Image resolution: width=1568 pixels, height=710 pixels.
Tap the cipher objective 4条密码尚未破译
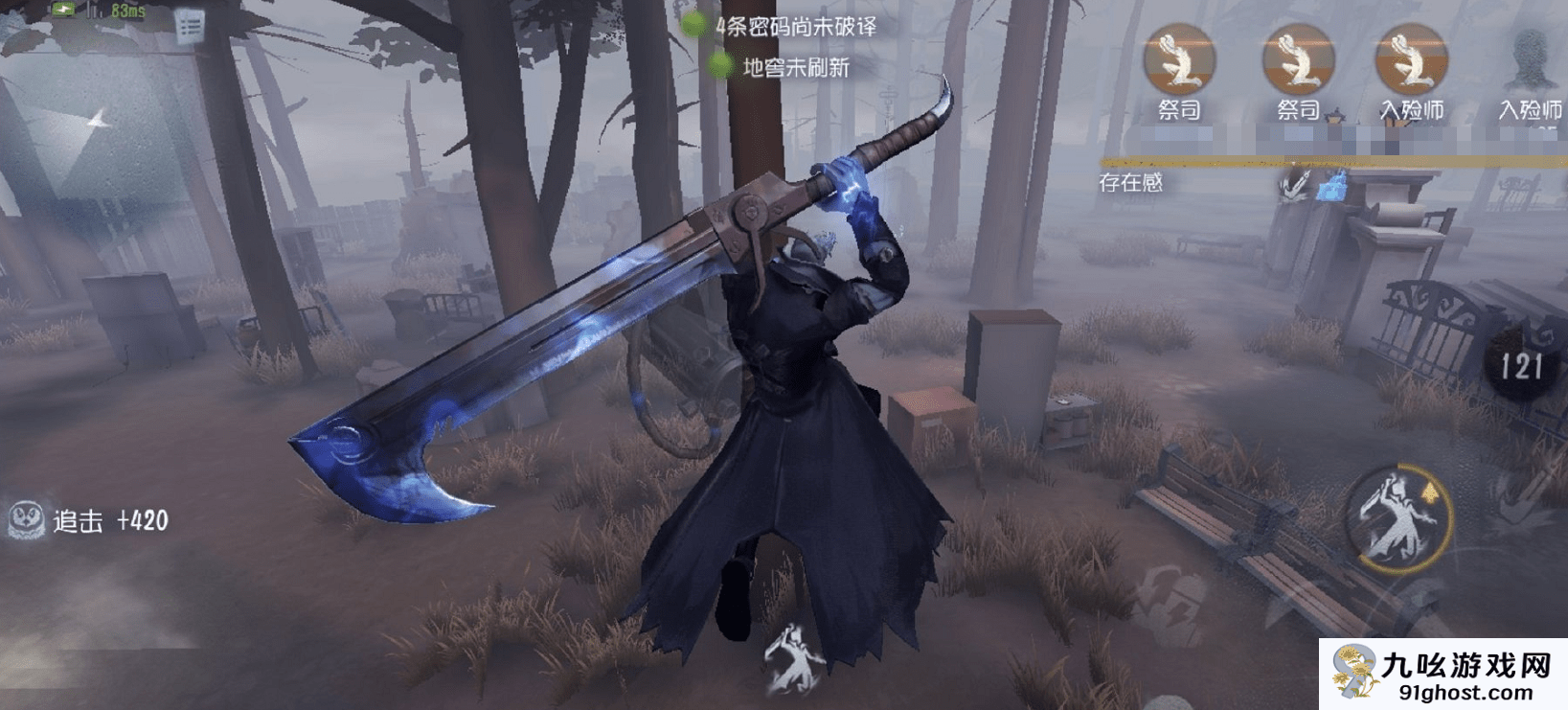tap(795, 26)
